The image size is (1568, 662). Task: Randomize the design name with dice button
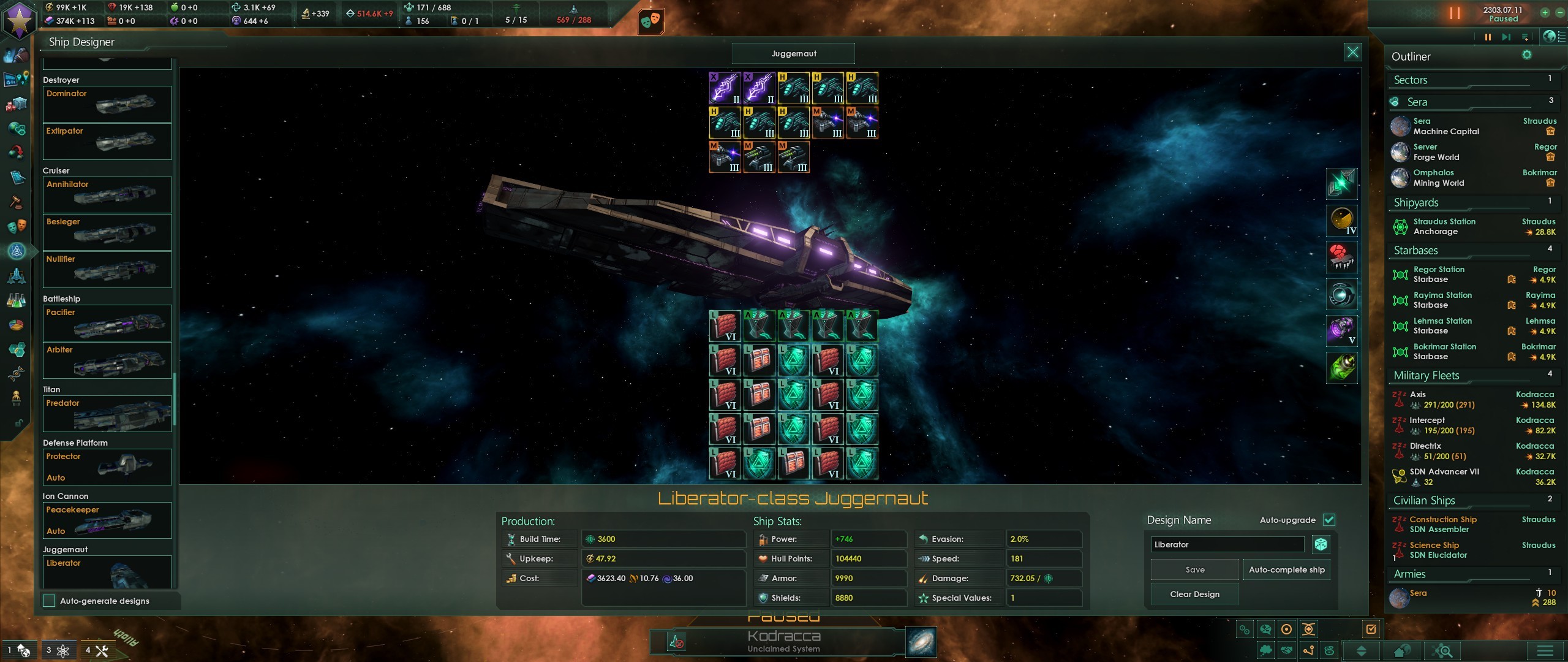click(x=1321, y=544)
